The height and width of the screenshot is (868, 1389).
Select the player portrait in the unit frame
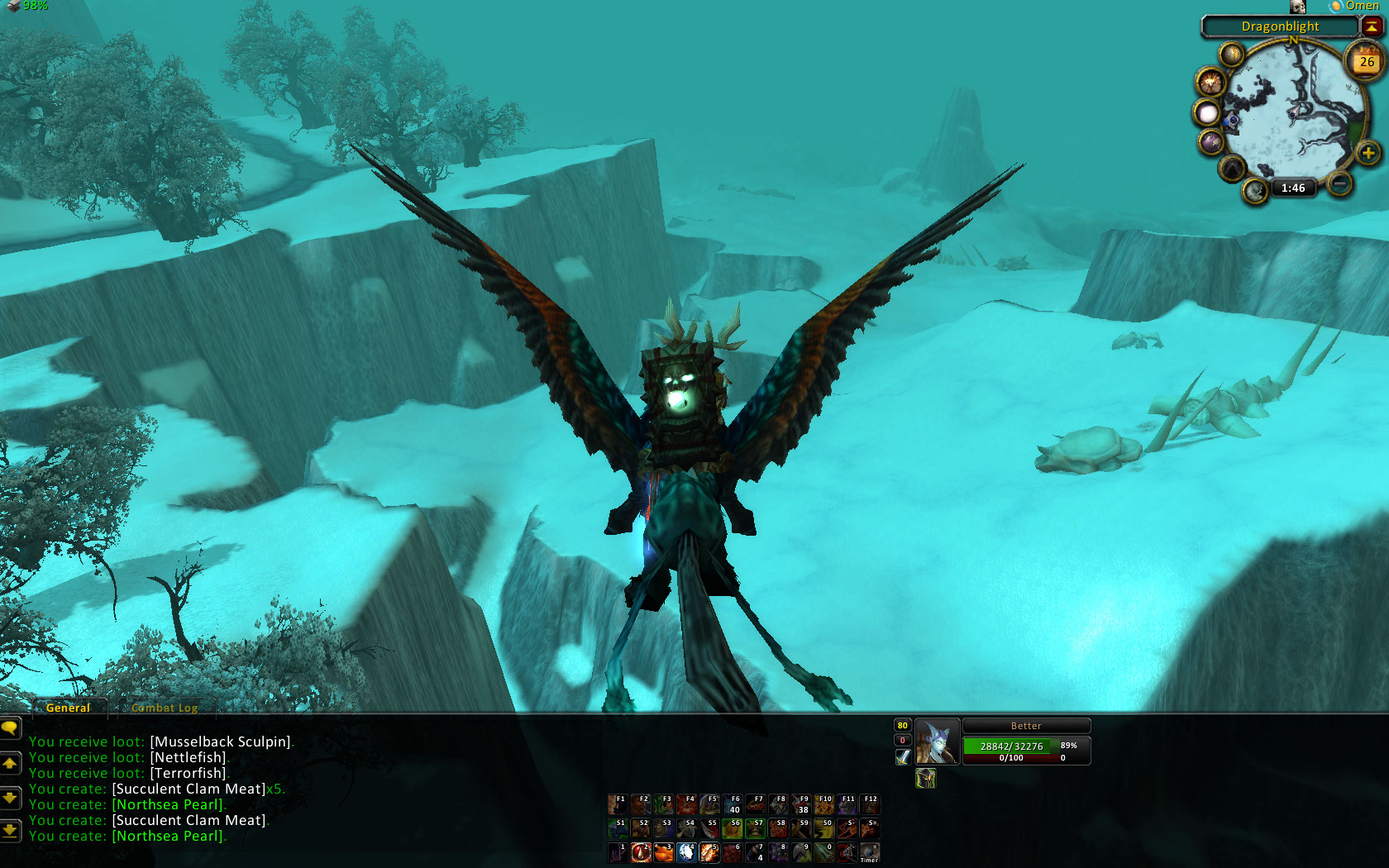point(937,742)
